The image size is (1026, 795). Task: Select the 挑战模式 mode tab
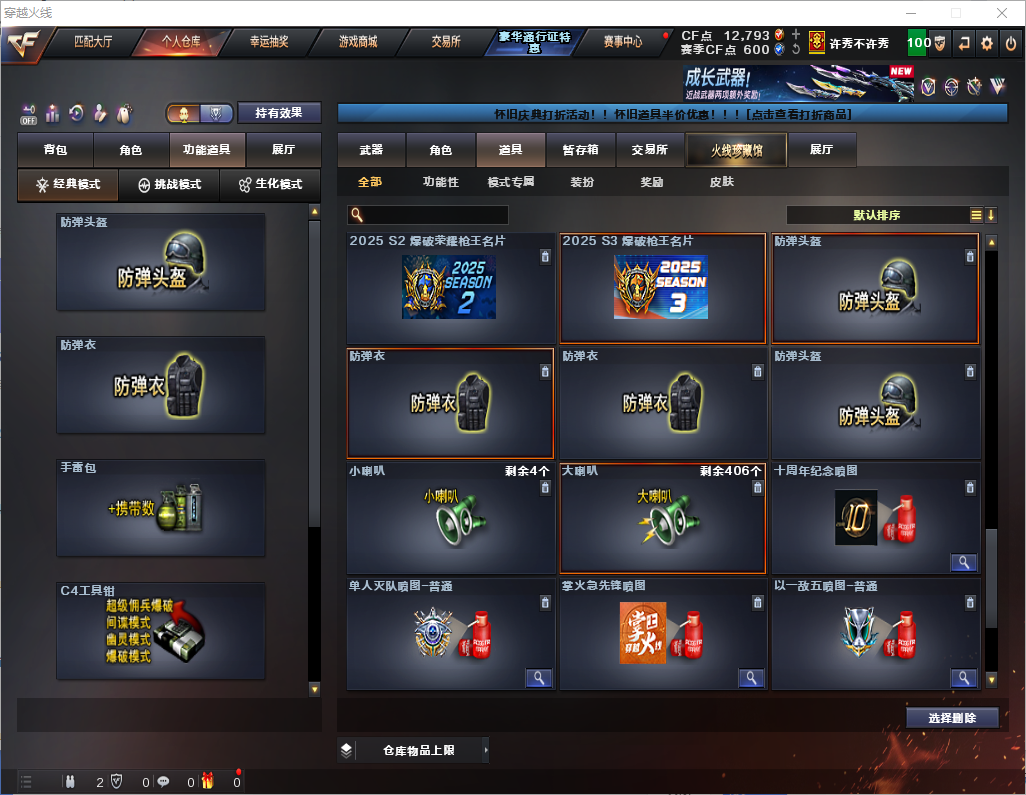169,185
